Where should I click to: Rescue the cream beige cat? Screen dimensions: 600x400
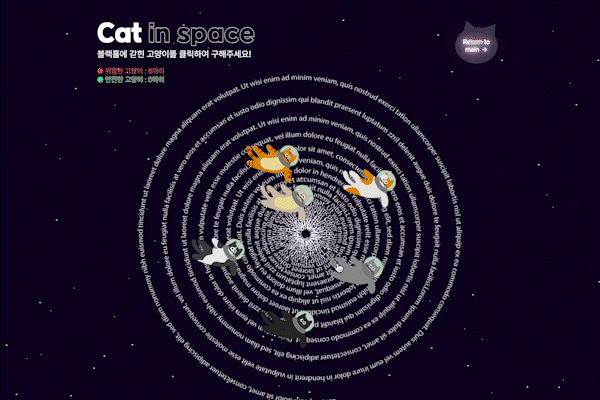point(282,199)
